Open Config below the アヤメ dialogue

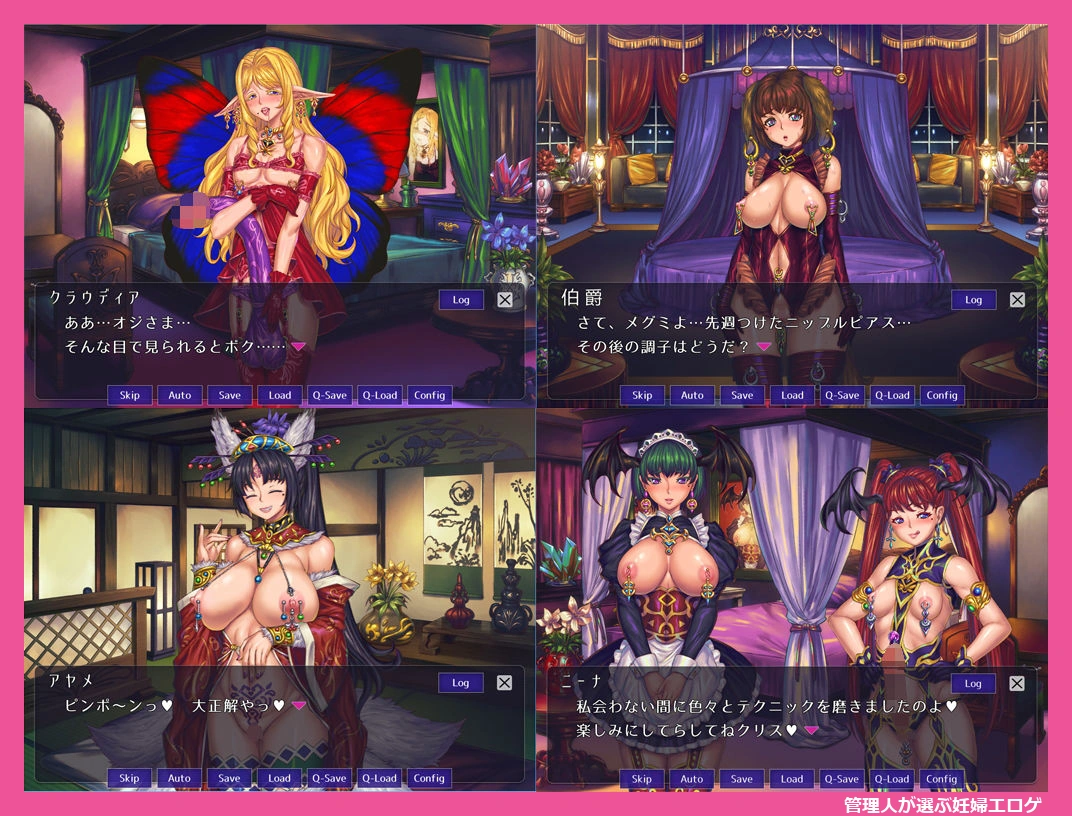coord(429,778)
